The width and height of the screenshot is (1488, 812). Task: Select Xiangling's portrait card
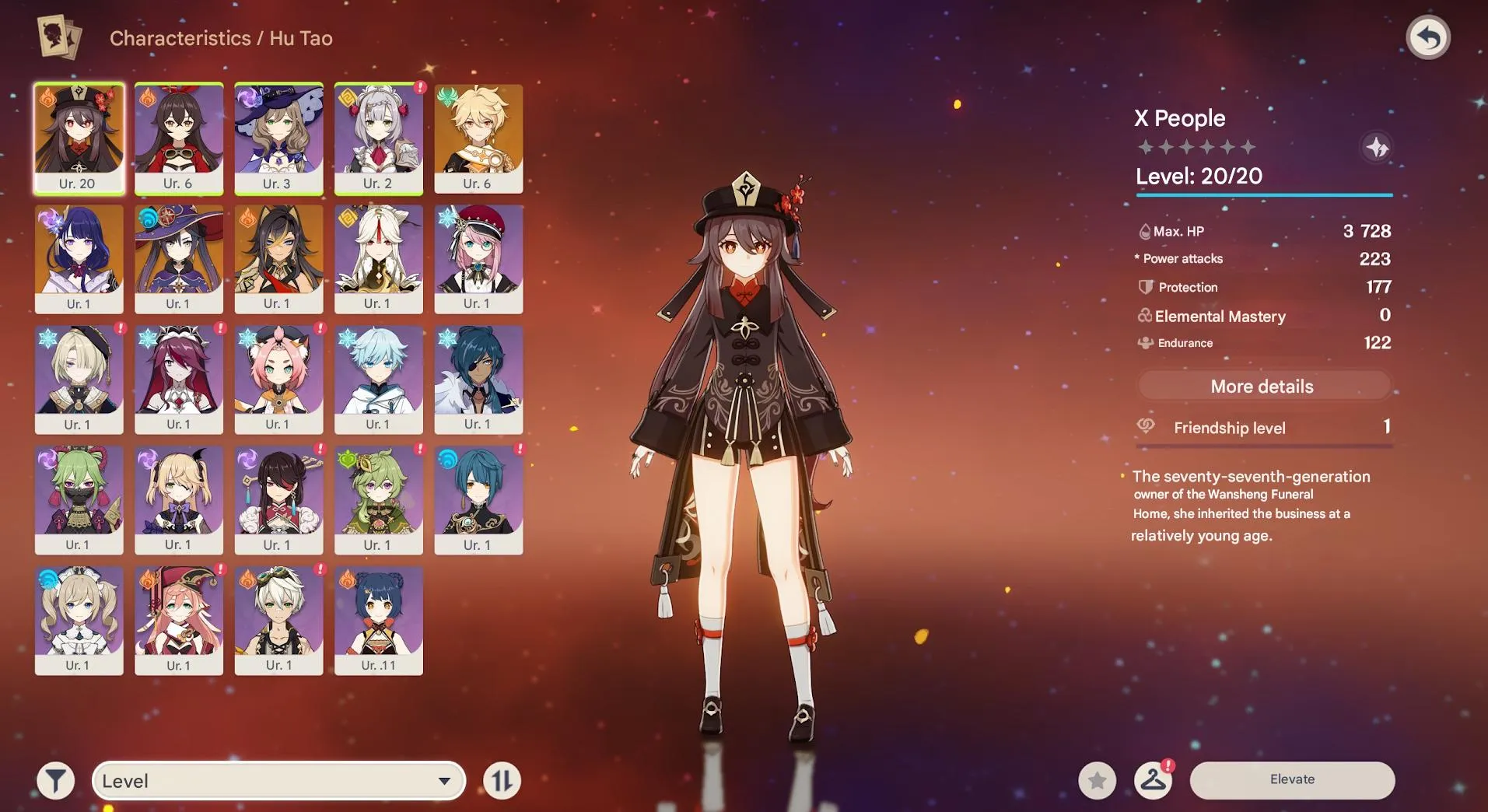378,620
